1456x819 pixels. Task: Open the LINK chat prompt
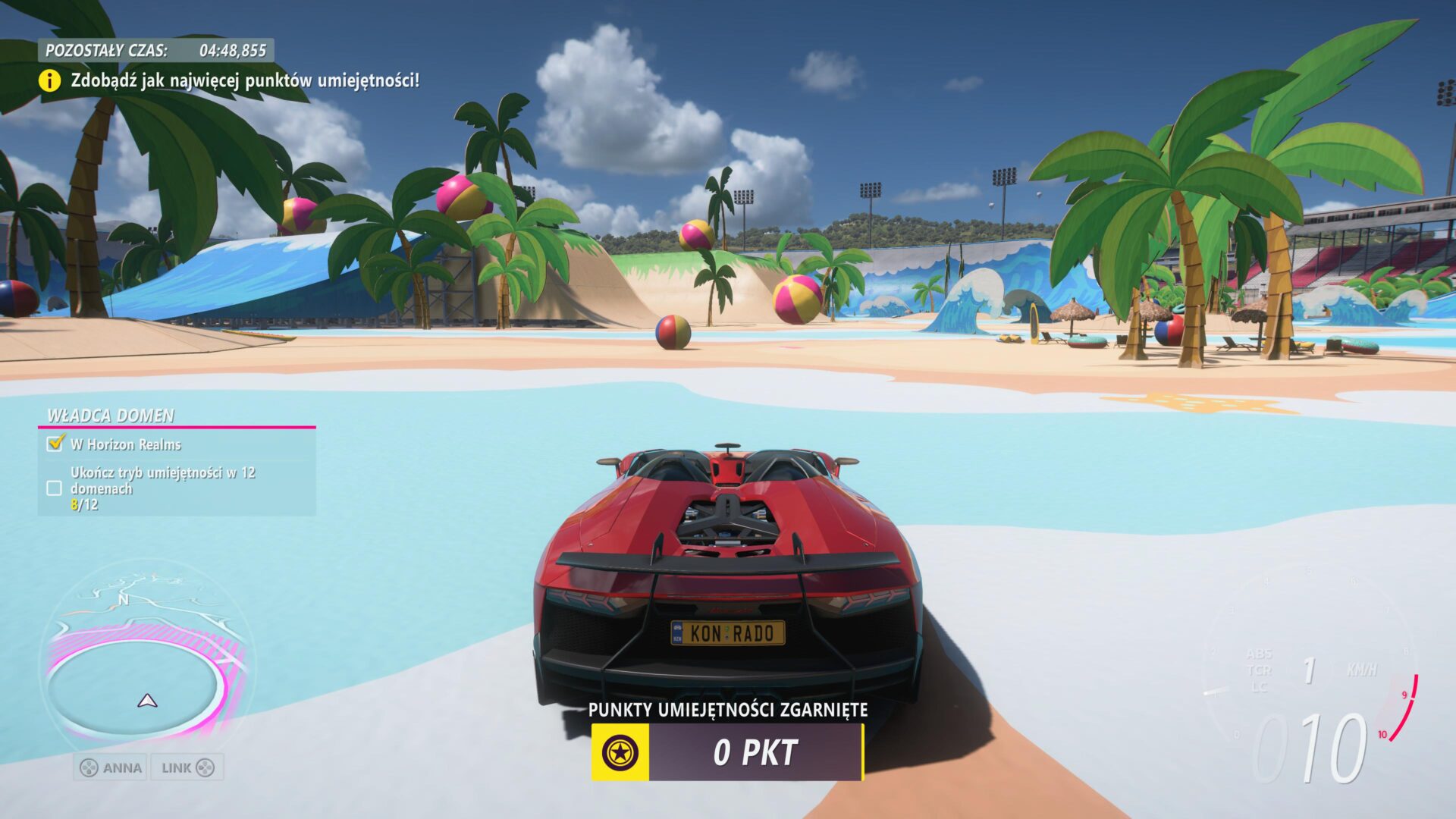187,767
